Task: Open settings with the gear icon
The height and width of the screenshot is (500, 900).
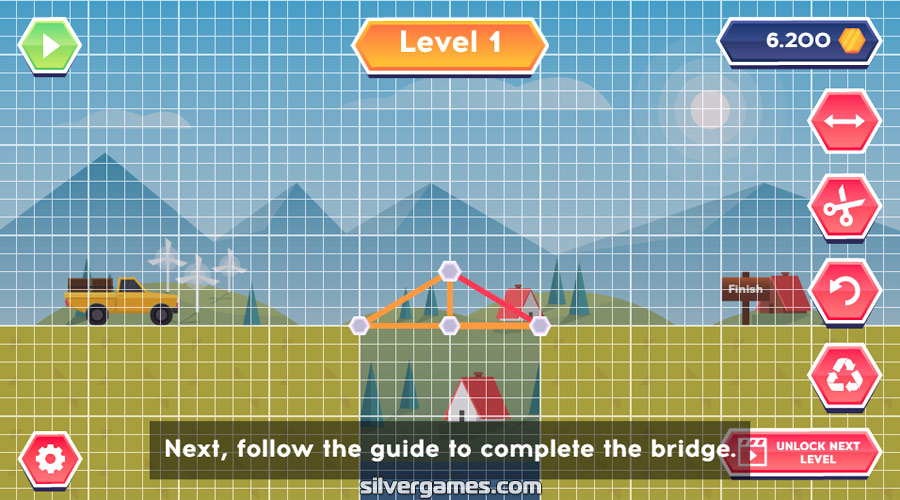Action: point(50,459)
